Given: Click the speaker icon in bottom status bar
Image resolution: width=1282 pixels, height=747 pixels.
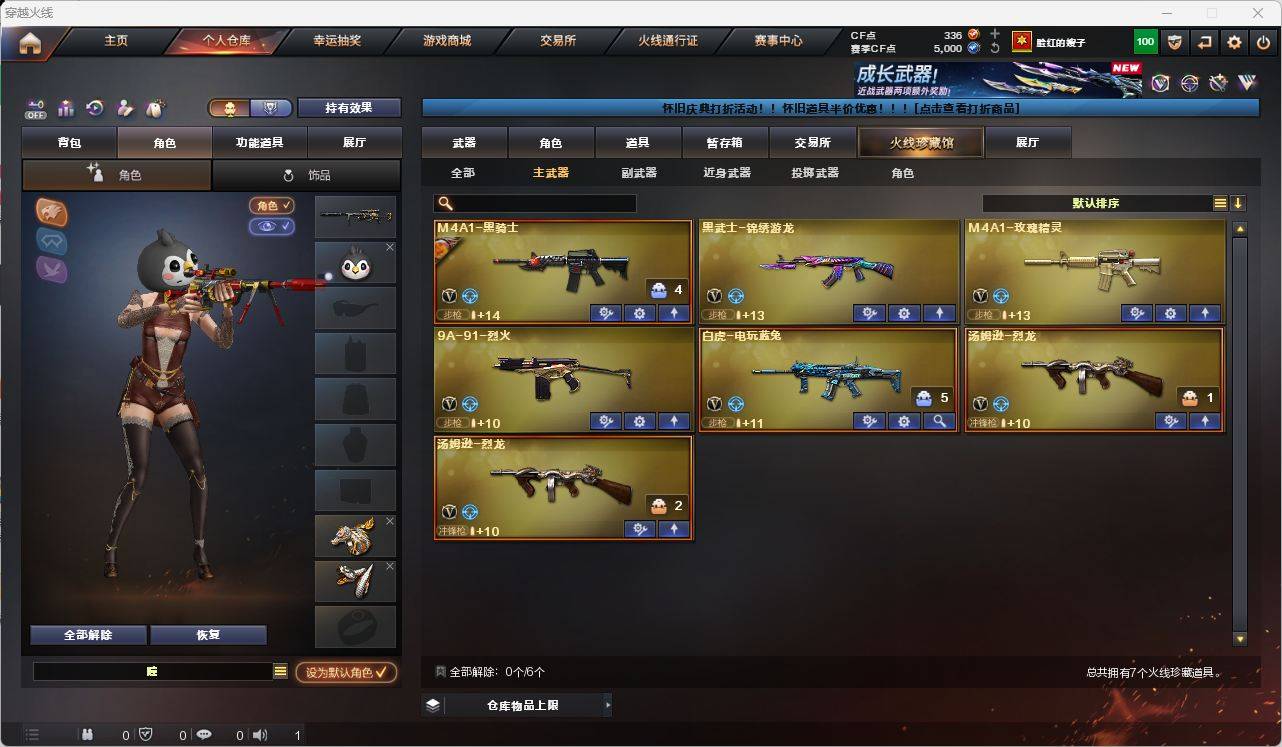Looking at the screenshot, I should (x=260, y=734).
